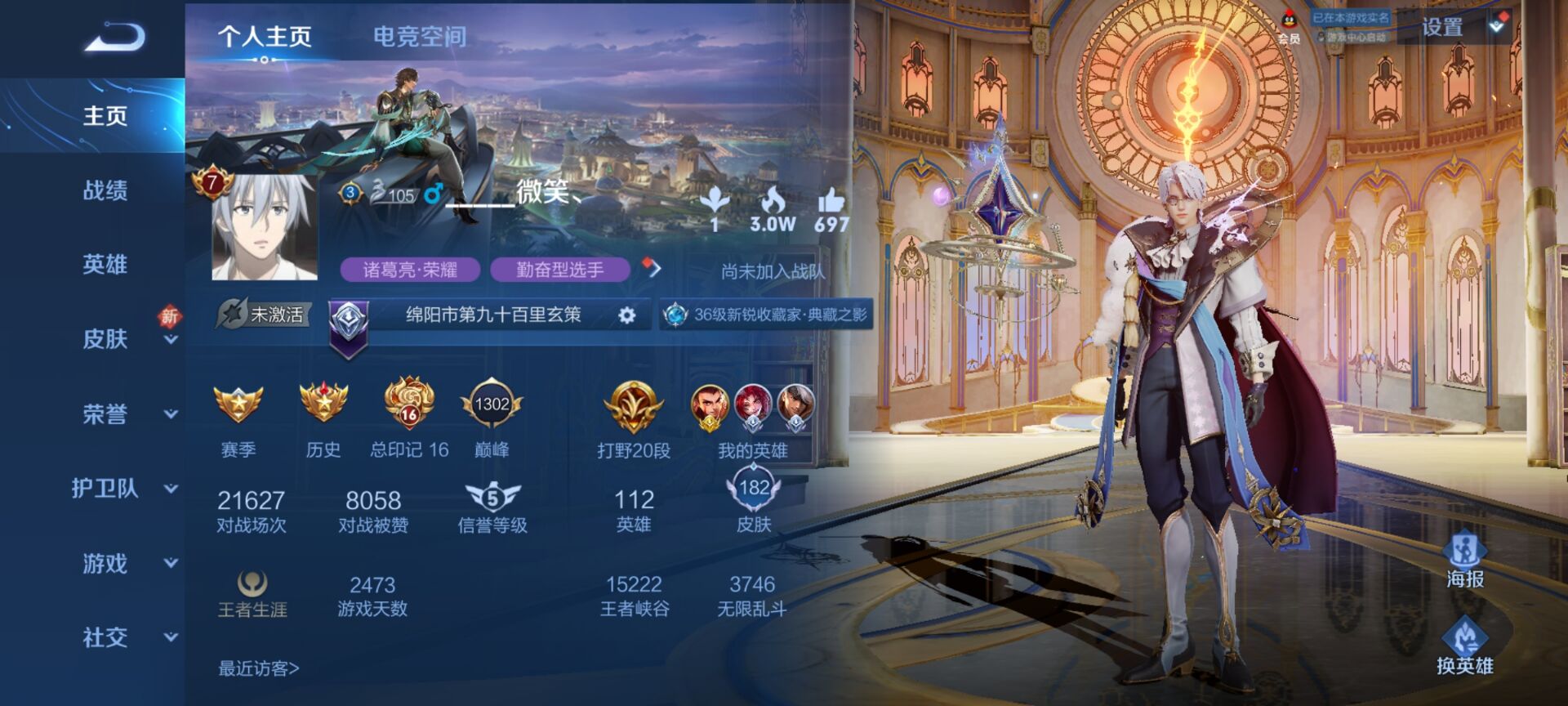This screenshot has height=706, width=1568.
Task: Click the 换英雄 change hero button
Action: pyautogui.click(x=1465, y=646)
